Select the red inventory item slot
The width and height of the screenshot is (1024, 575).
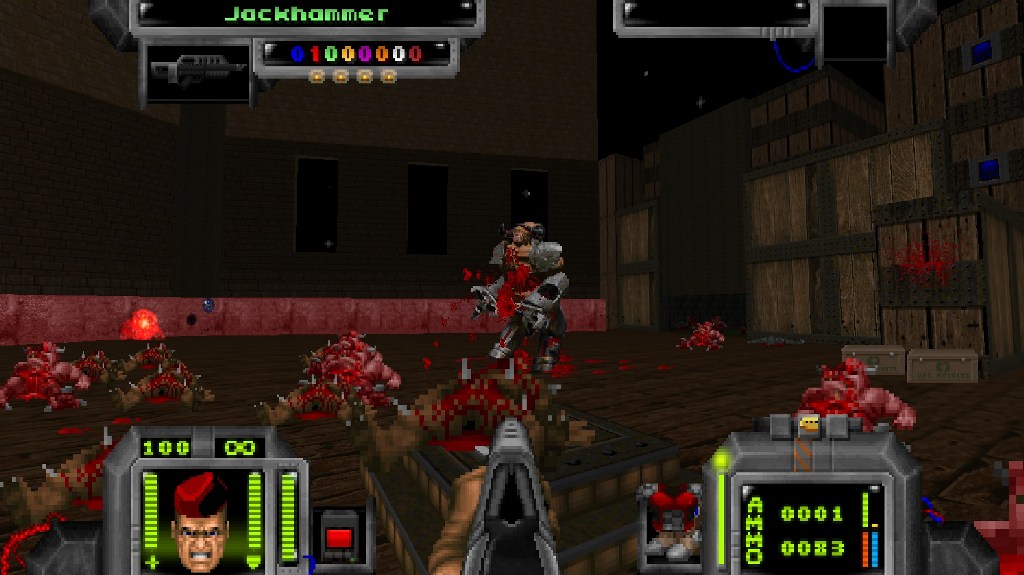pyautogui.click(x=338, y=536)
